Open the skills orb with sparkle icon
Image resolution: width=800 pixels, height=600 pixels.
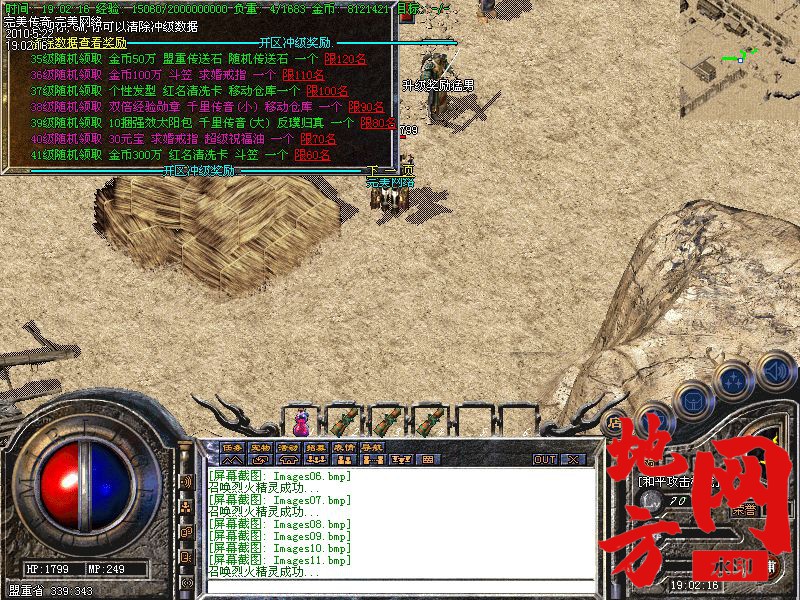click(734, 380)
